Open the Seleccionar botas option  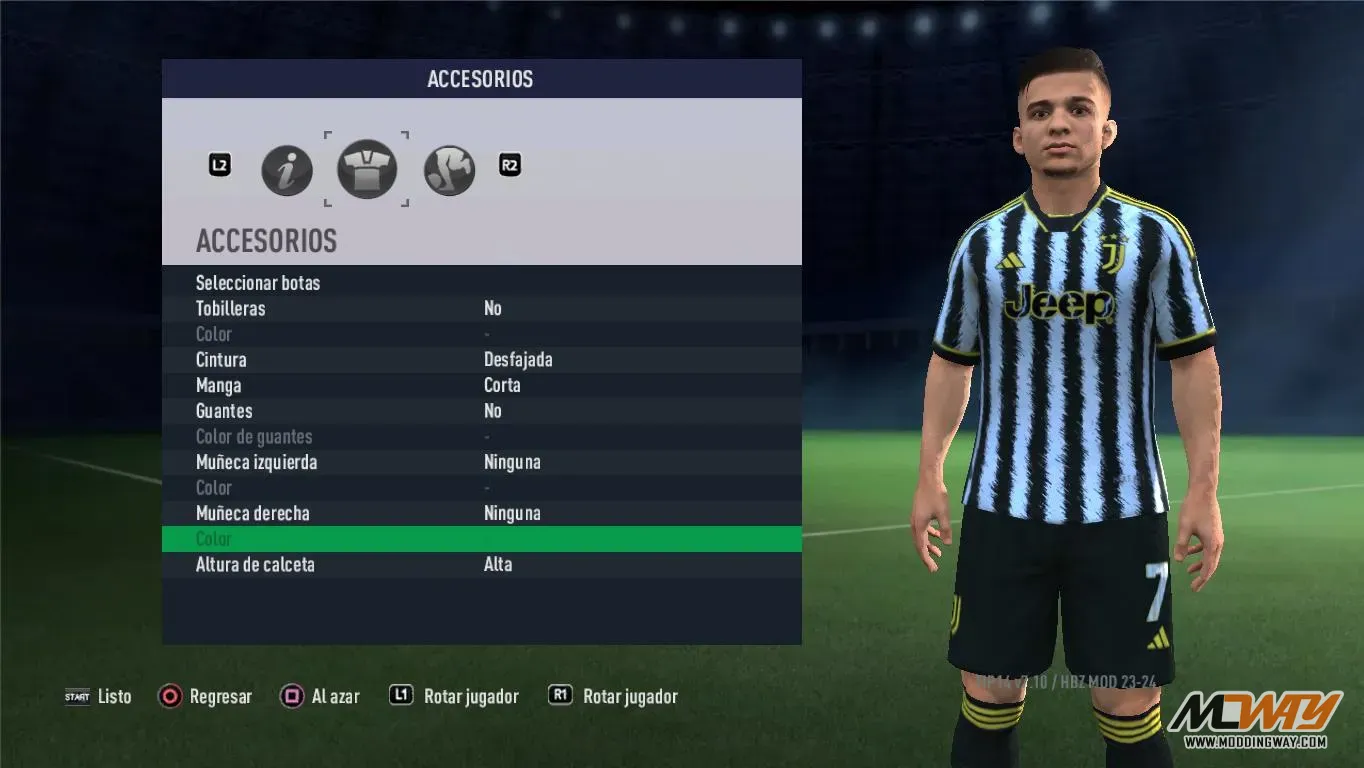coord(258,283)
